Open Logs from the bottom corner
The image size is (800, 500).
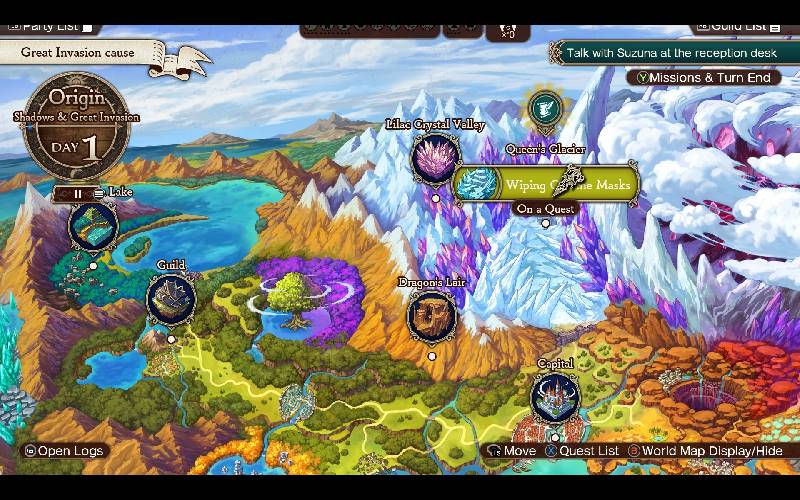tap(64, 451)
